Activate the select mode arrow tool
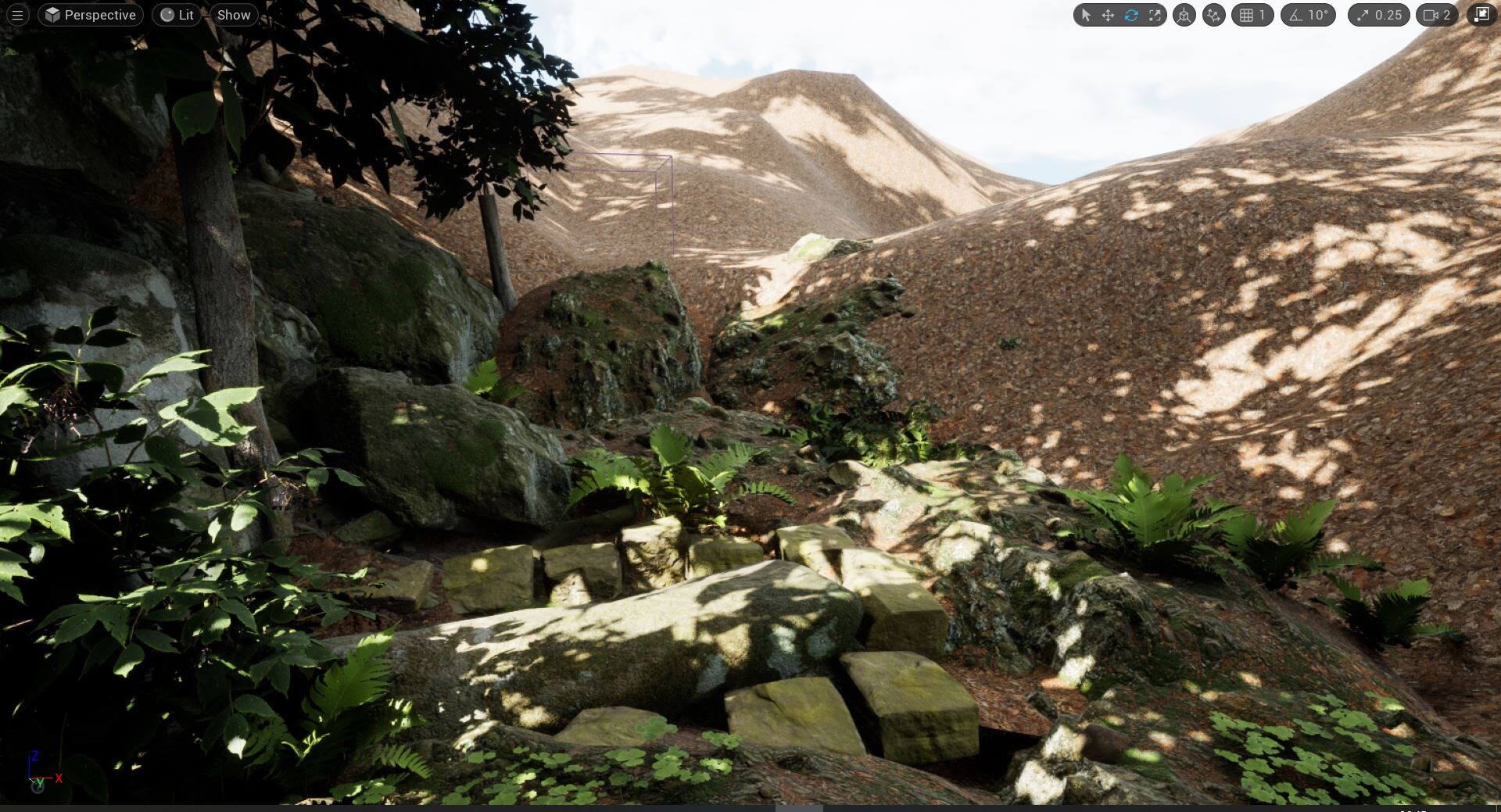The height and width of the screenshot is (812, 1501). coord(1085,15)
